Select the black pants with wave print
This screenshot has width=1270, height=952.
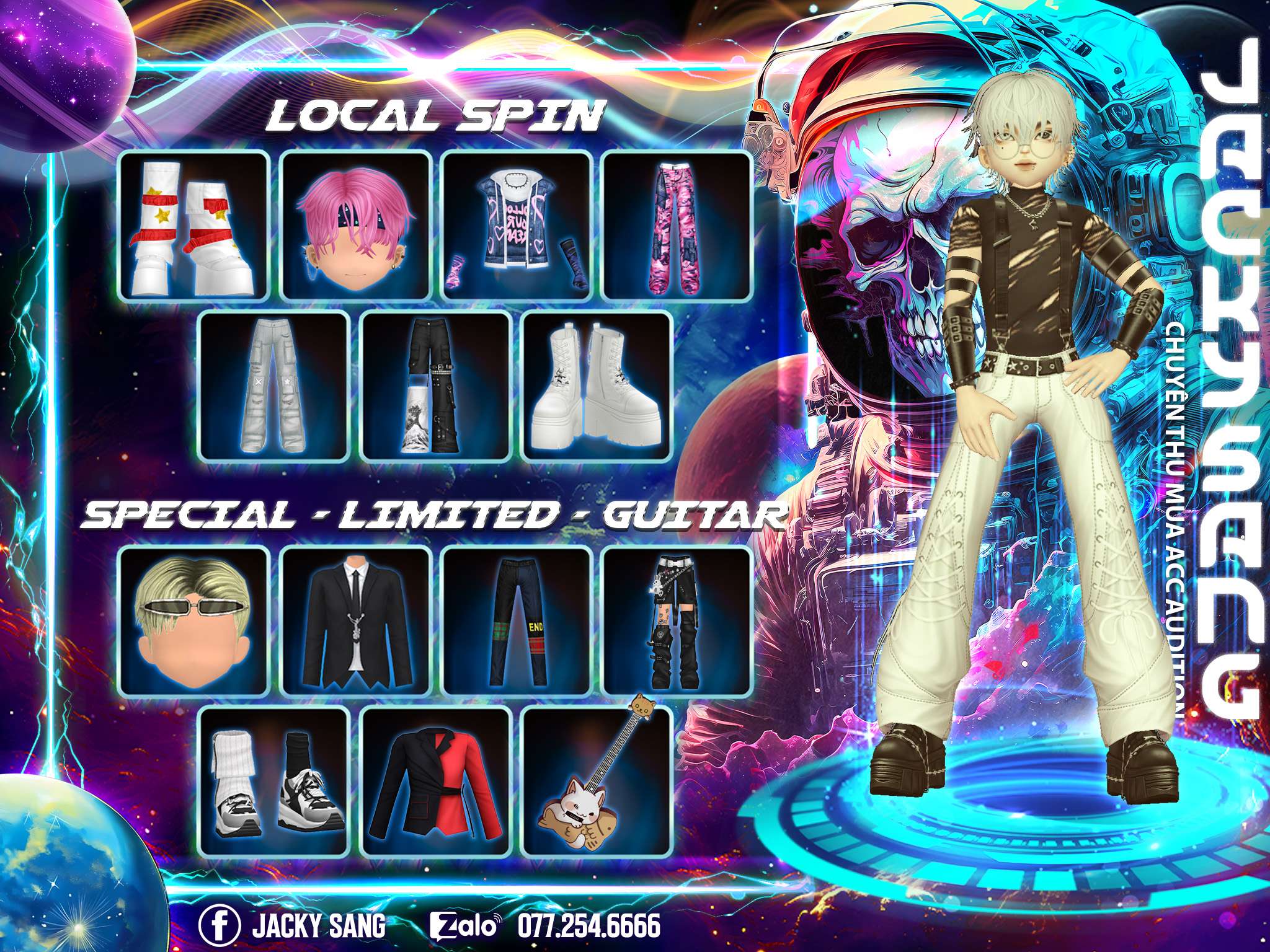436,387
